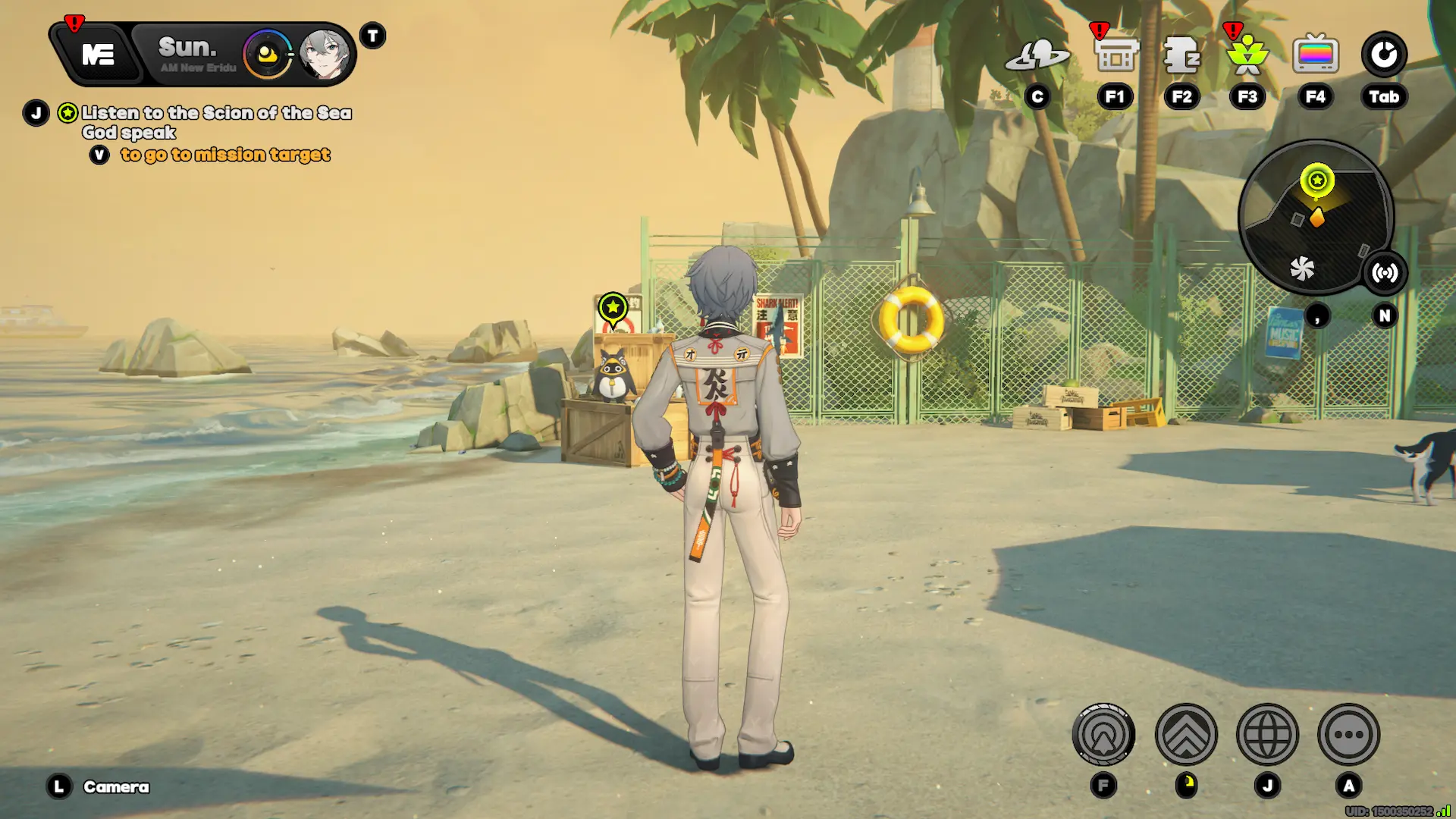The image size is (1456, 819).
Task: Open the planet travel icon
Action: click(x=1037, y=55)
